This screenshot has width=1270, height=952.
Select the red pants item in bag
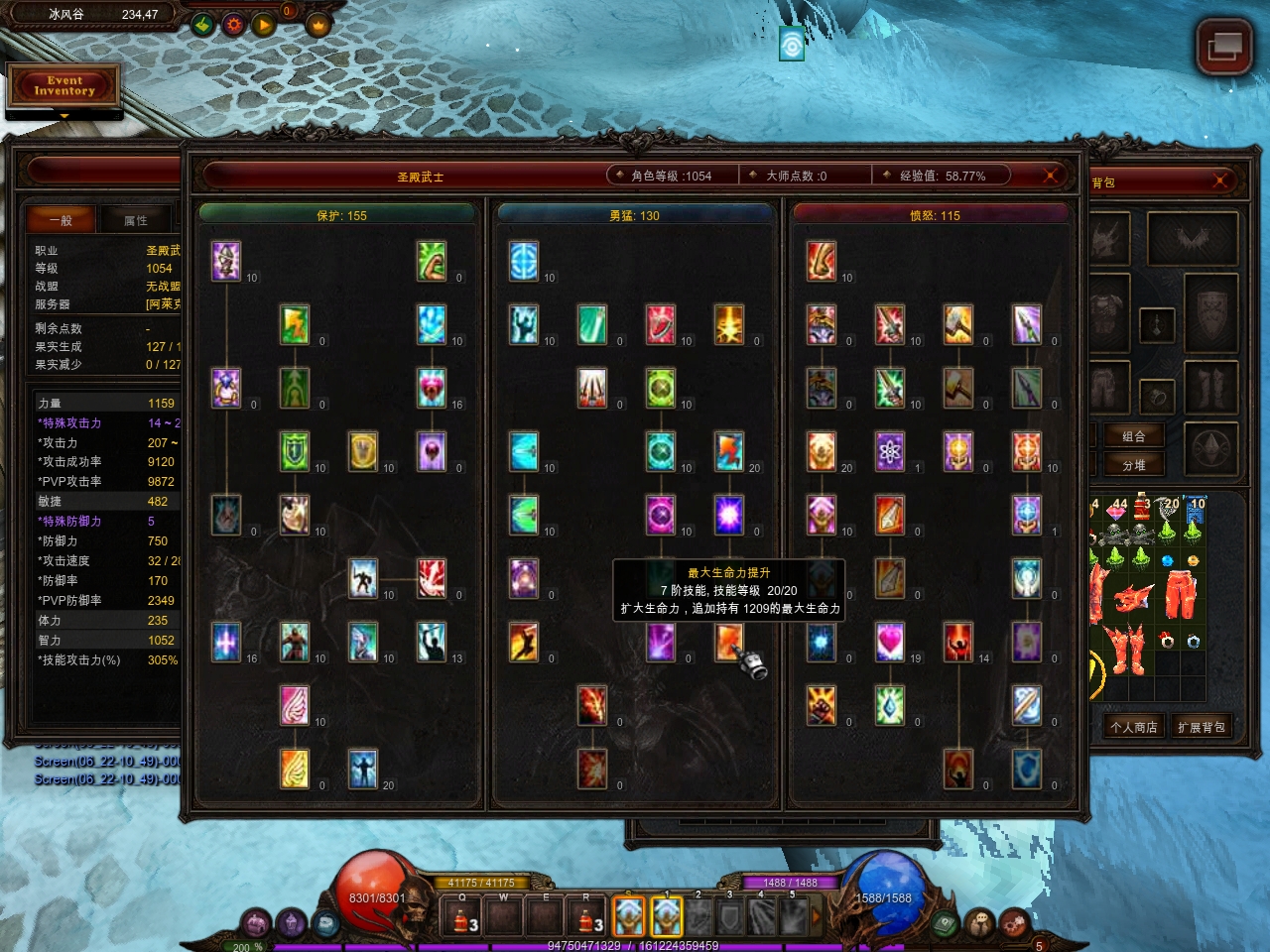[1180, 593]
